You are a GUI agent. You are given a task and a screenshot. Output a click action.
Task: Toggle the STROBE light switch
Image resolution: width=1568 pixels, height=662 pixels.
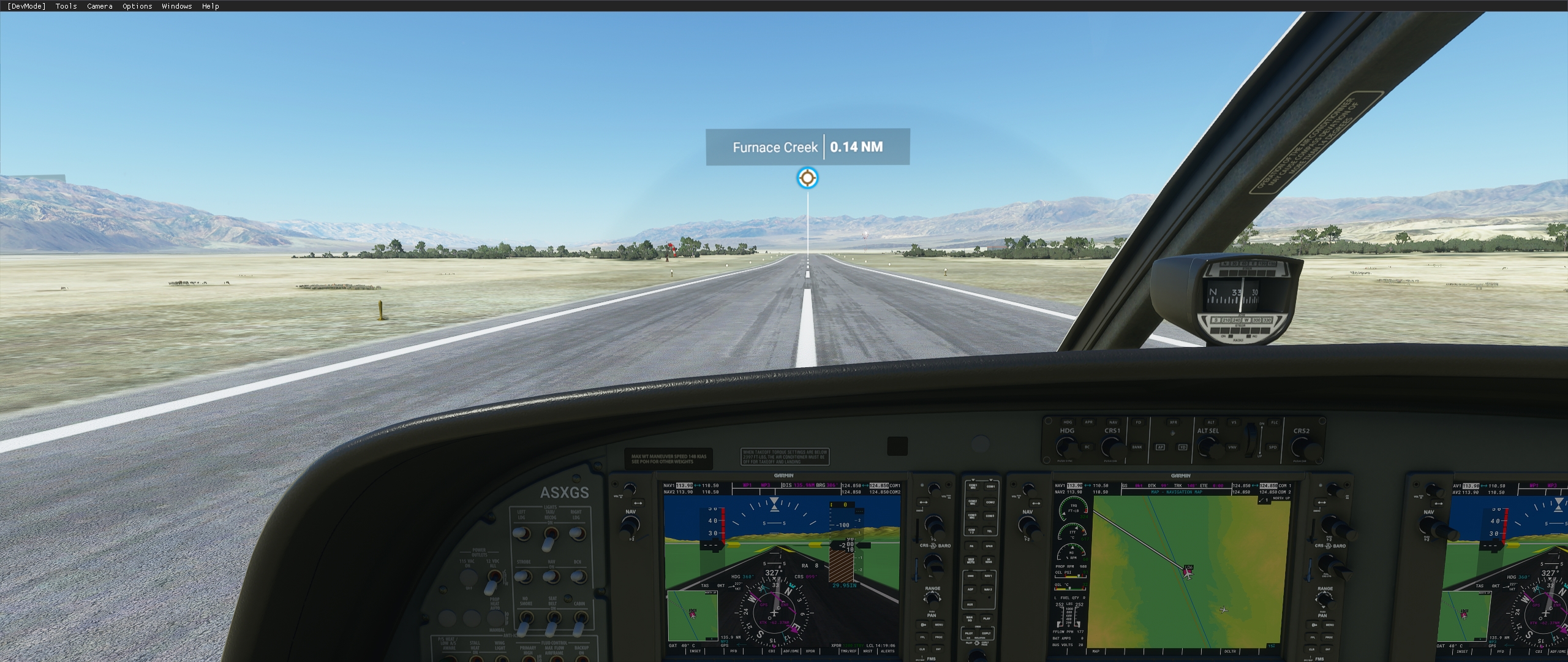[523, 577]
